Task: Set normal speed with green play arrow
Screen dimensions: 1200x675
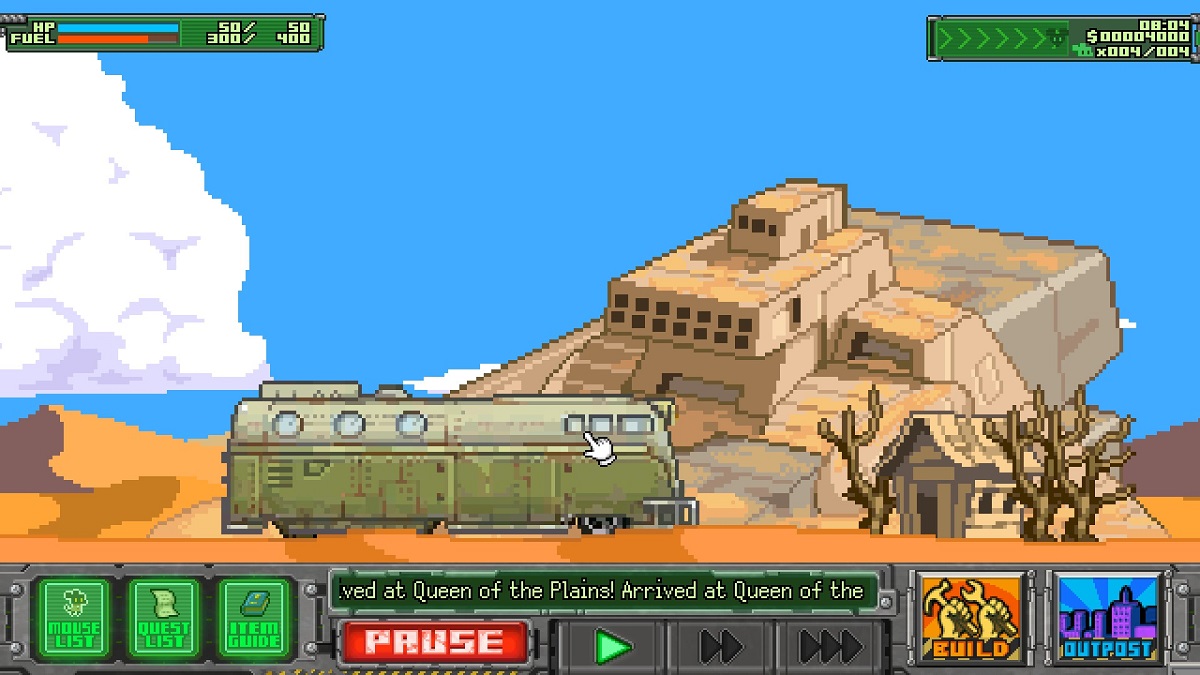Action: click(611, 647)
